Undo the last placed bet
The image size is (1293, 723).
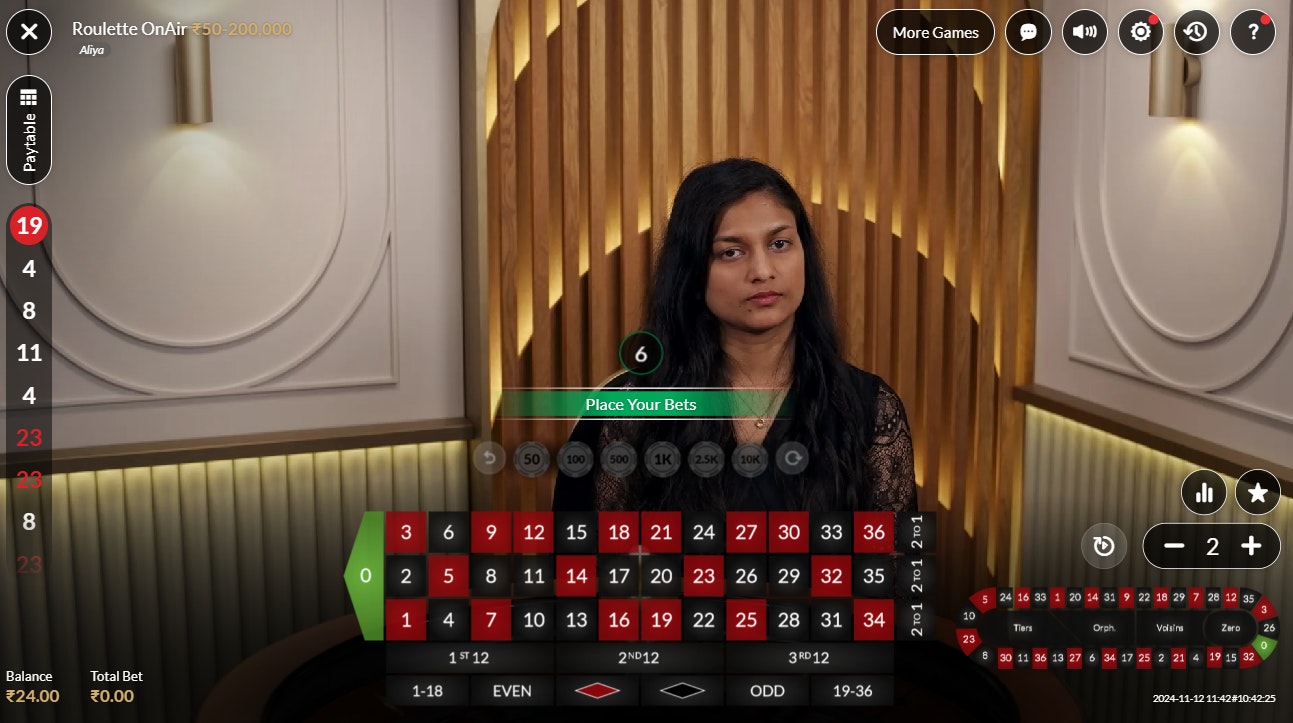(x=489, y=459)
